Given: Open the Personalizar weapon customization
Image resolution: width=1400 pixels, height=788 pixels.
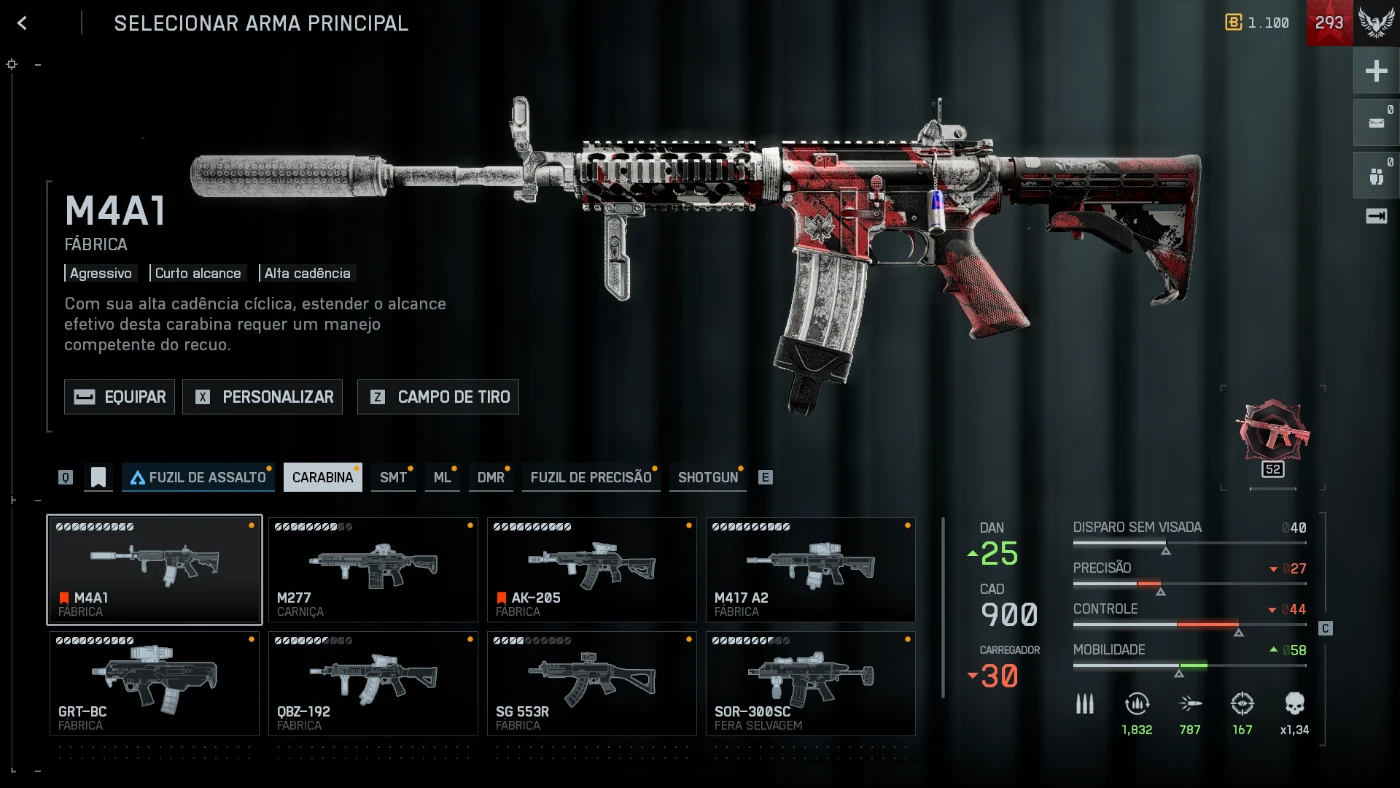Looking at the screenshot, I should point(262,397).
